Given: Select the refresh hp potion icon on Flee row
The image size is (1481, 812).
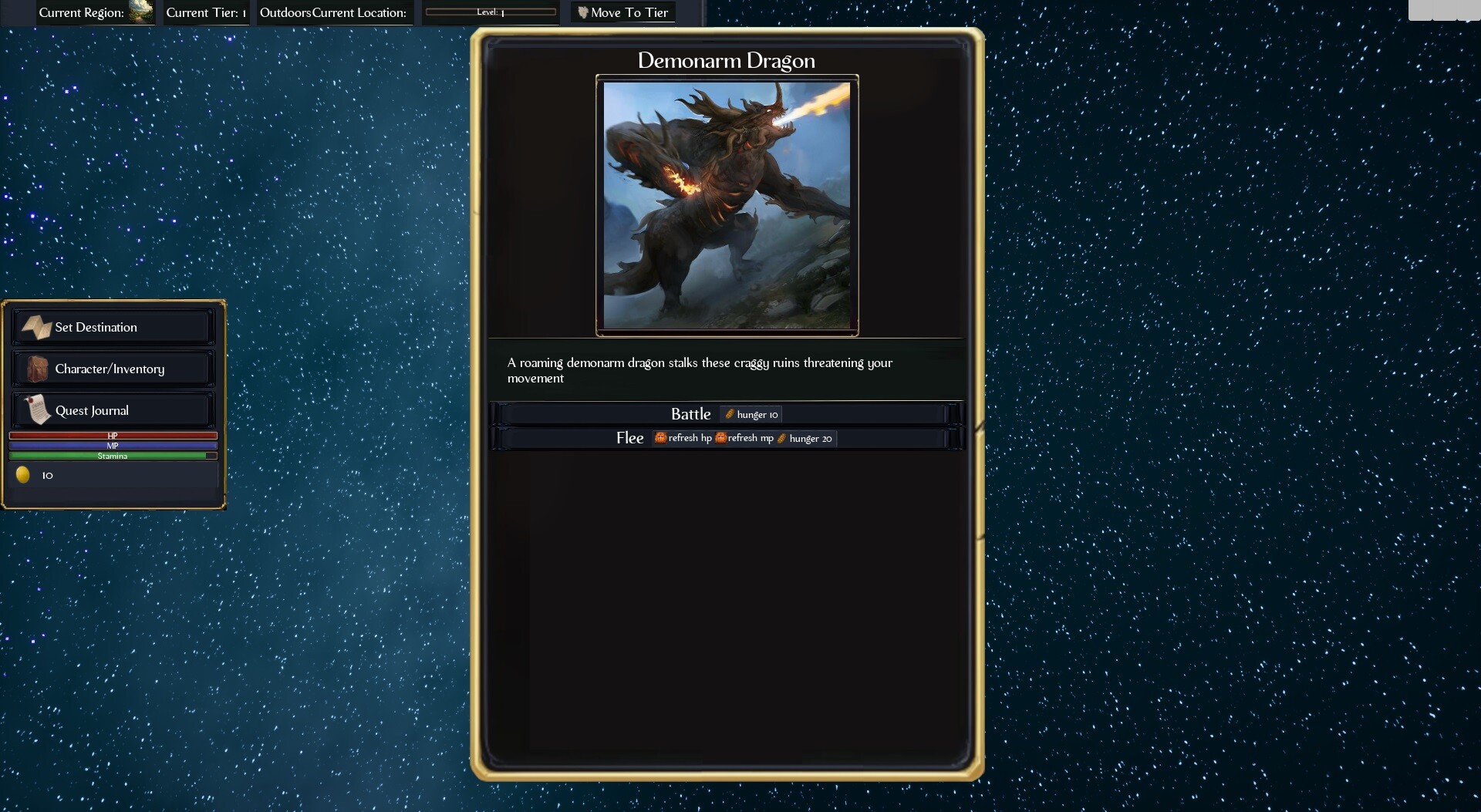Looking at the screenshot, I should (661, 438).
